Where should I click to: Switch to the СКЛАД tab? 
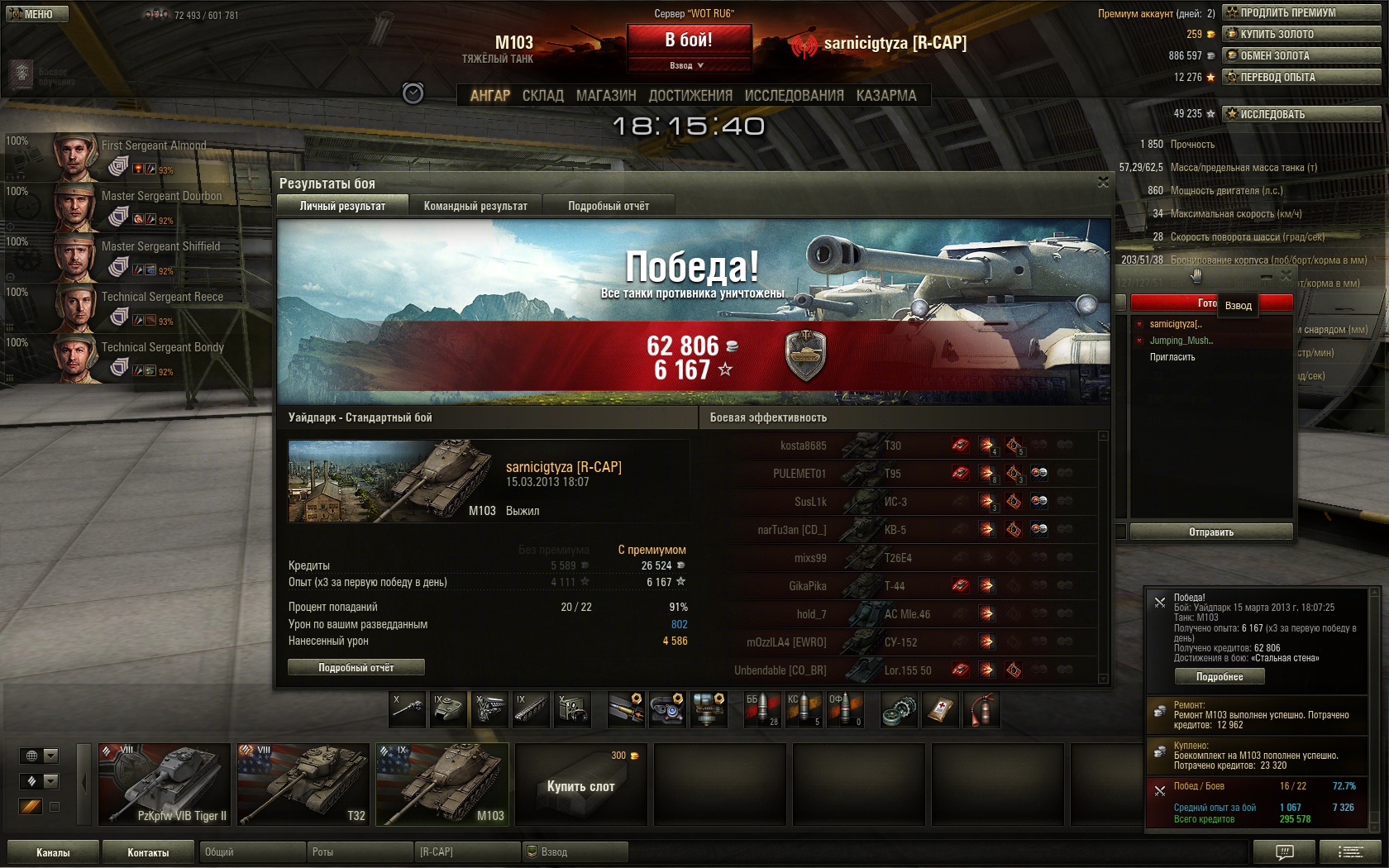tap(542, 96)
